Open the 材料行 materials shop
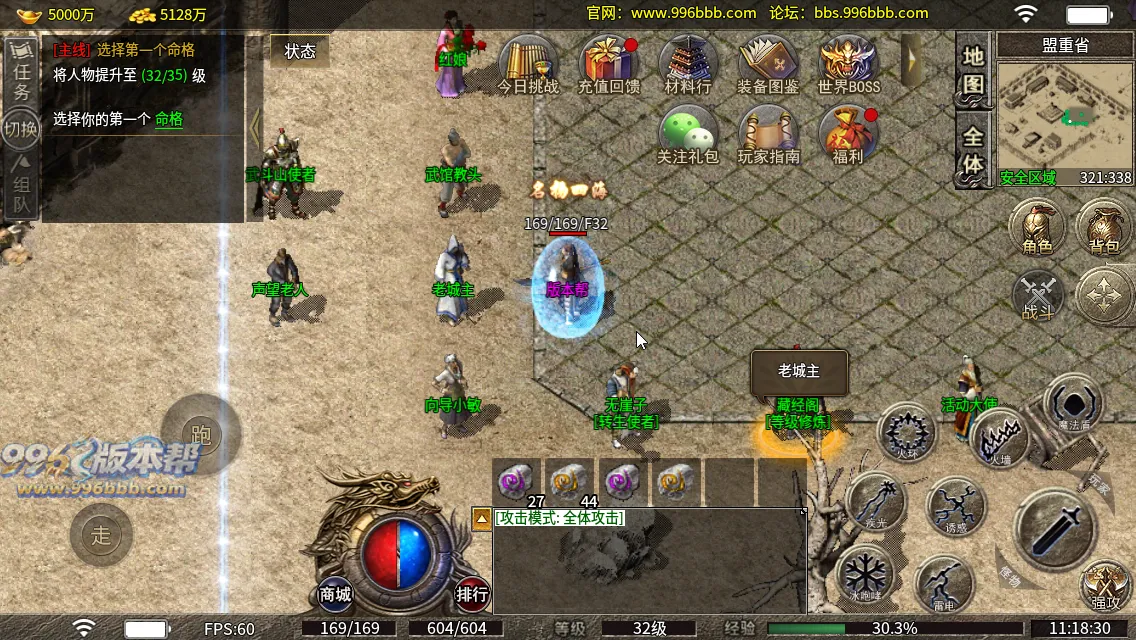The width and height of the screenshot is (1136, 640). click(x=688, y=64)
